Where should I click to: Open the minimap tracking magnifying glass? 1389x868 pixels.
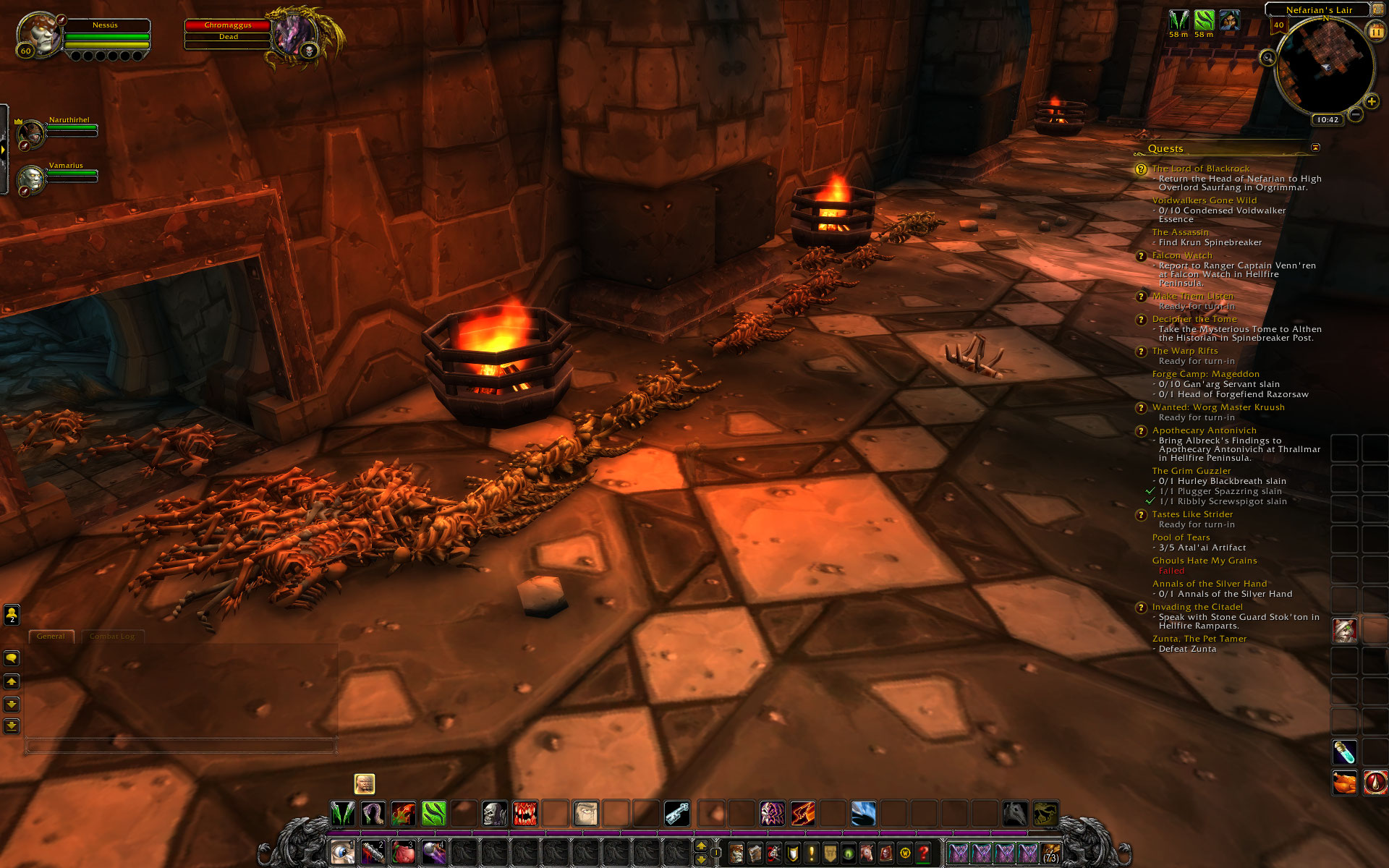point(1267,58)
